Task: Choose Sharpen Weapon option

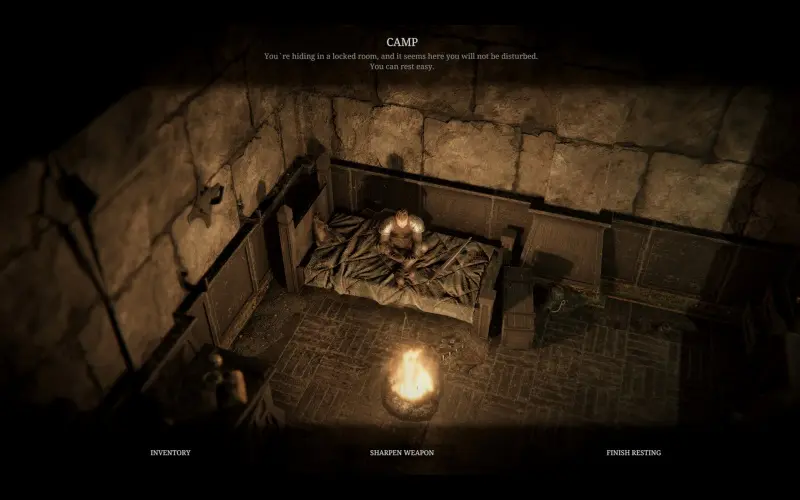Action: [400, 453]
